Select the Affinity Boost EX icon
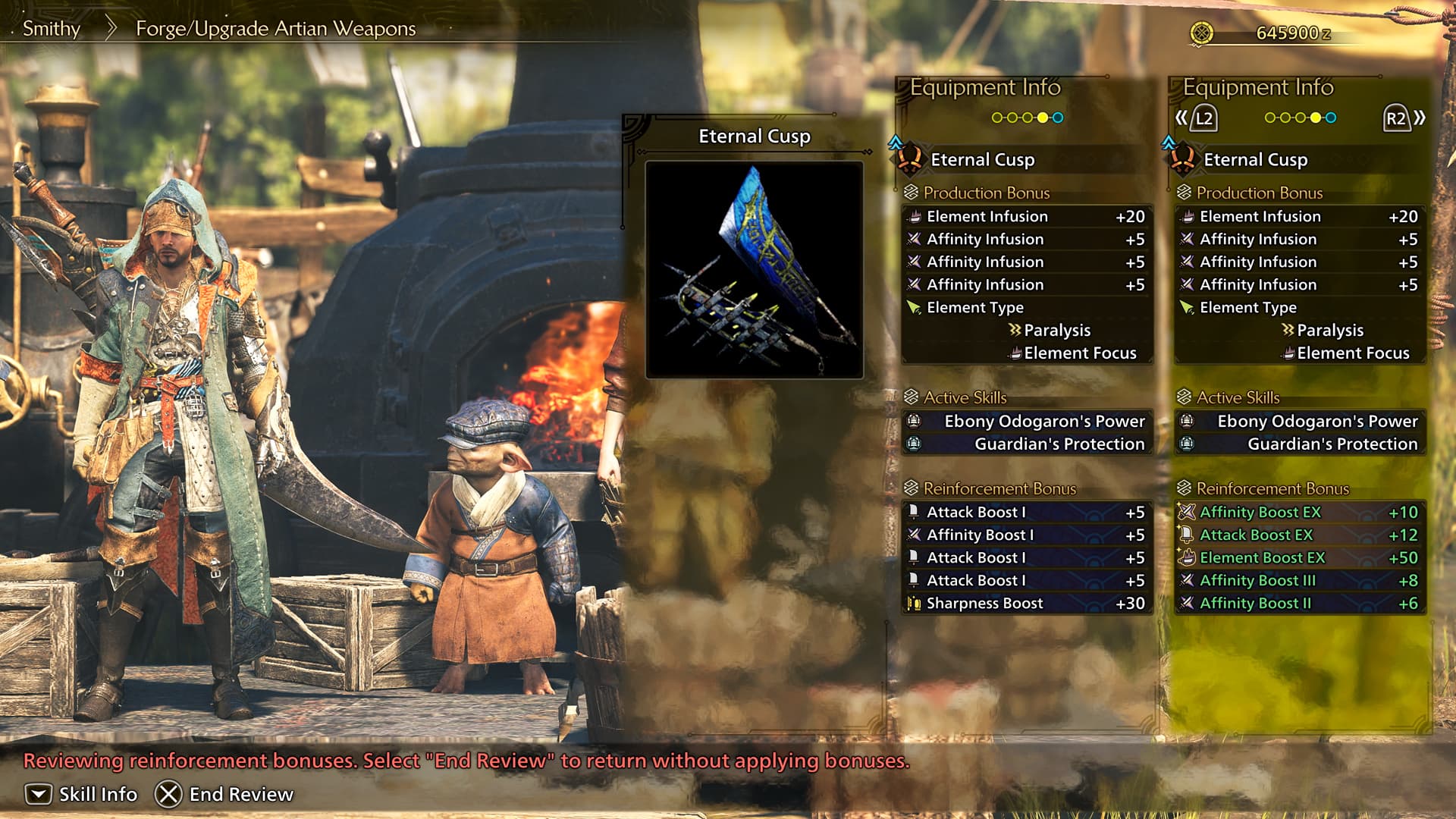1456x819 pixels. tap(1188, 512)
